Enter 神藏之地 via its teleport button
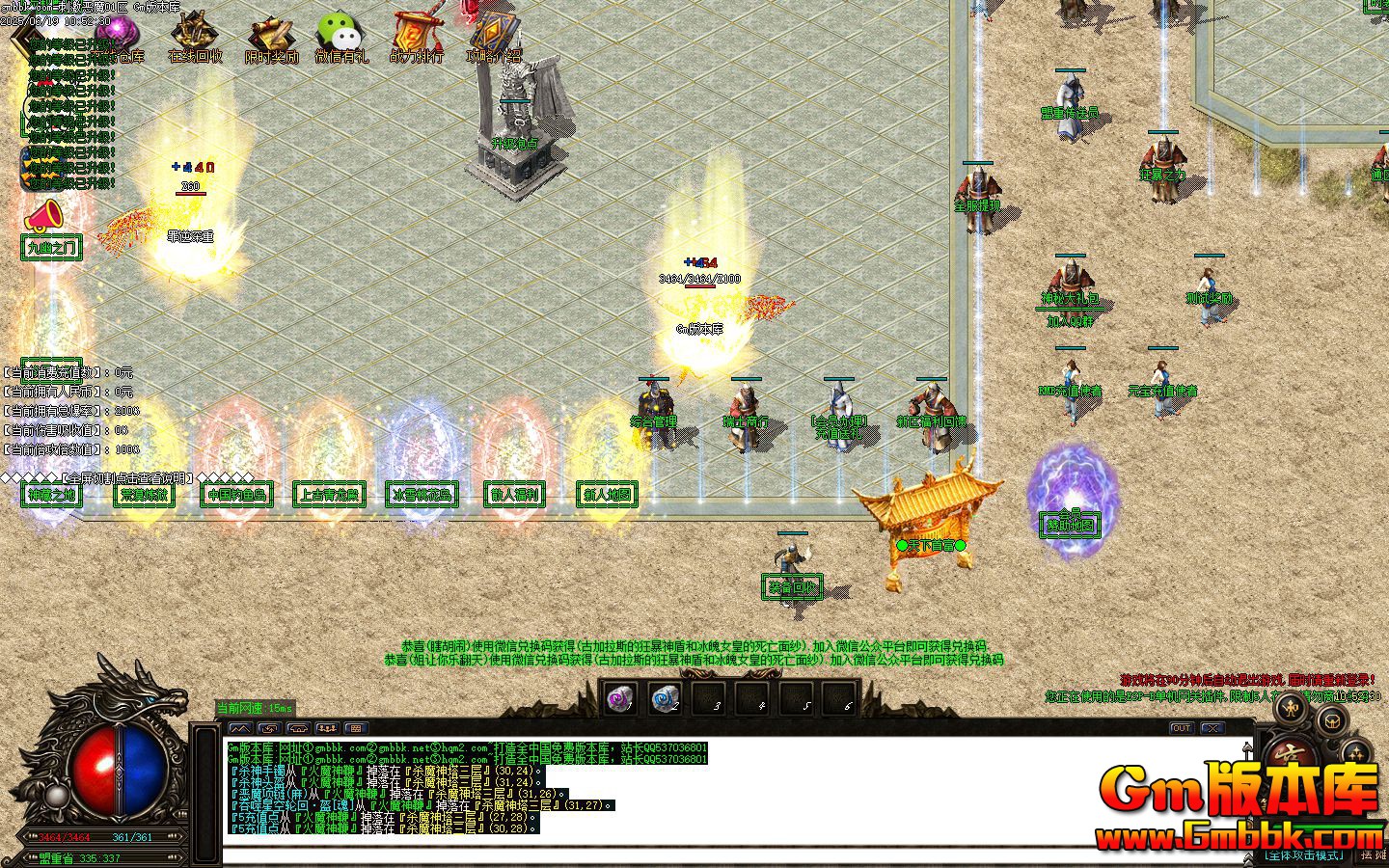1389x868 pixels. [x=53, y=495]
